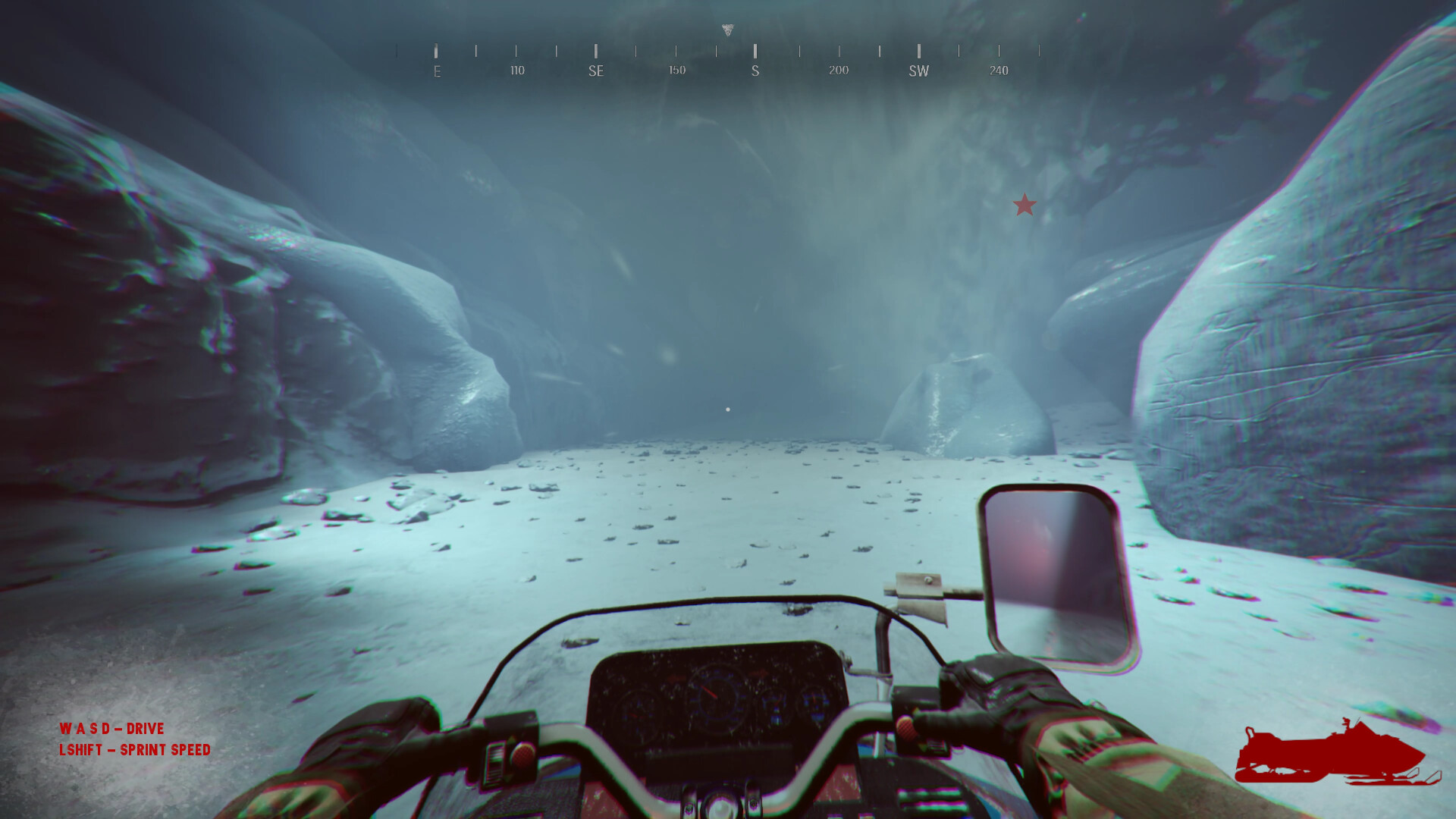Select the SW label on the compass strip
The width and height of the screenshot is (1456, 819).
[x=918, y=71]
